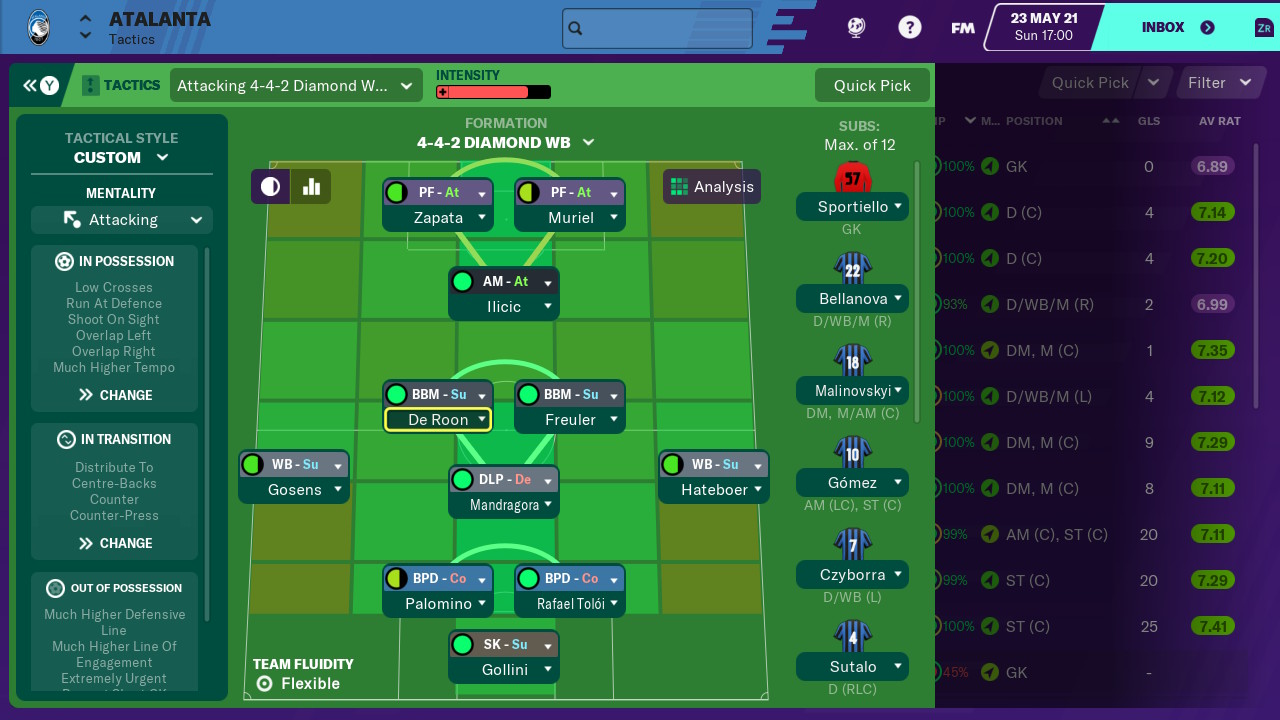Click Change under In Possession instructions
Viewport: 1280px width, 720px height.
point(115,395)
